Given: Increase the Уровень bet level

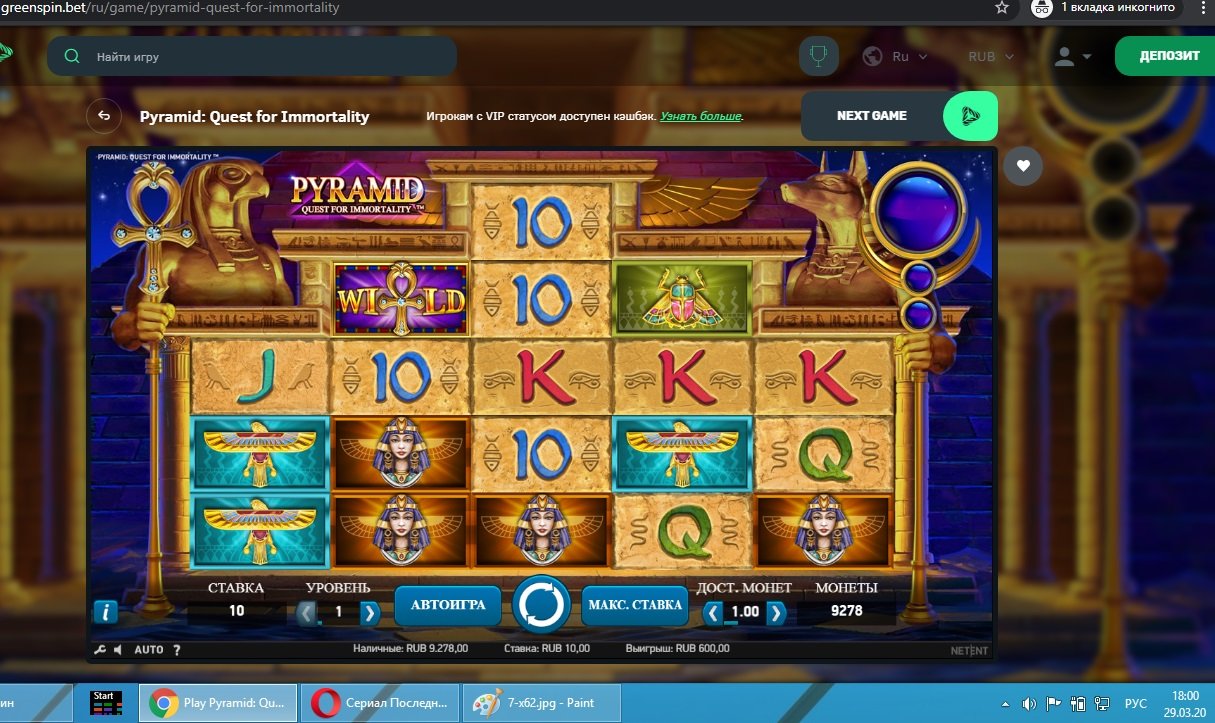Looking at the screenshot, I should (370, 612).
